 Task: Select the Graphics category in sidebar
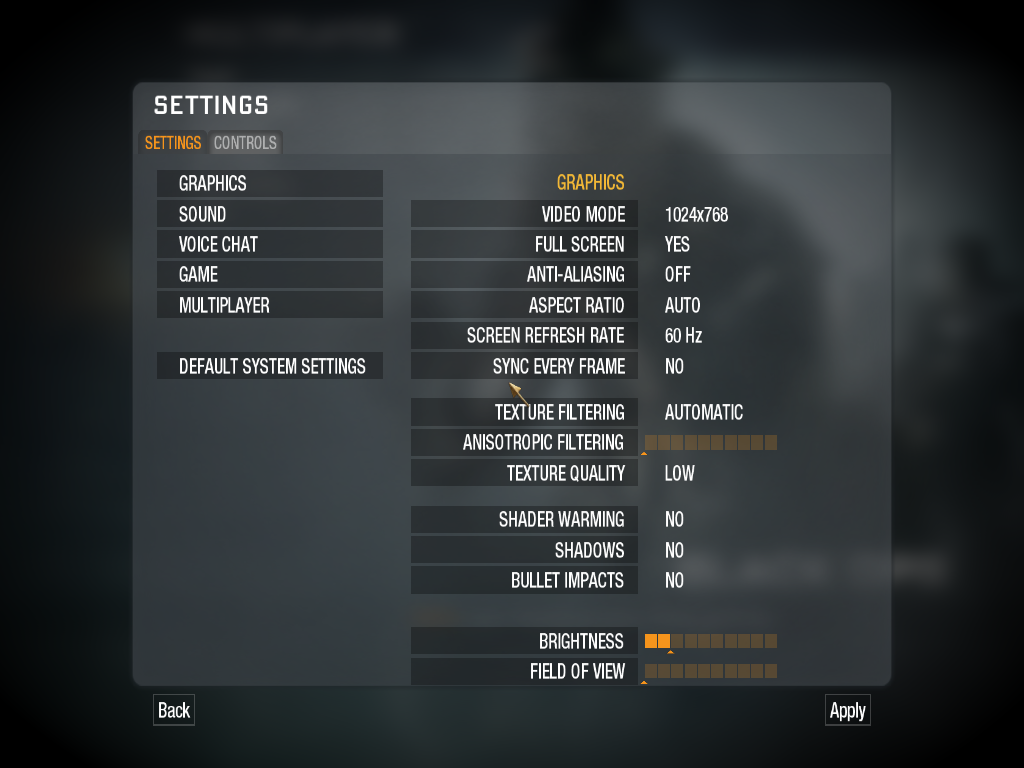click(x=269, y=183)
